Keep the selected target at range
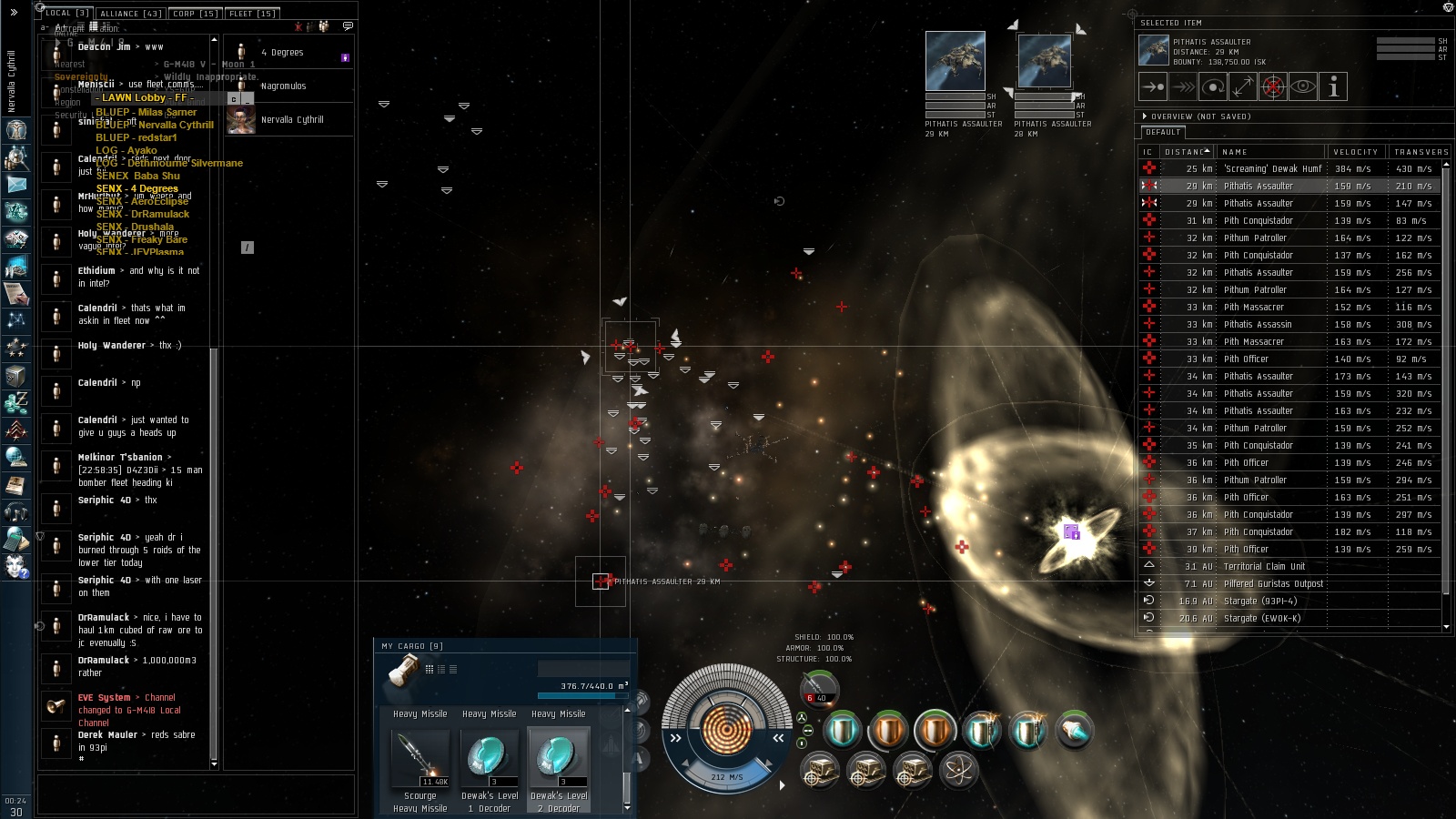The height and width of the screenshot is (819, 1456). click(1243, 87)
